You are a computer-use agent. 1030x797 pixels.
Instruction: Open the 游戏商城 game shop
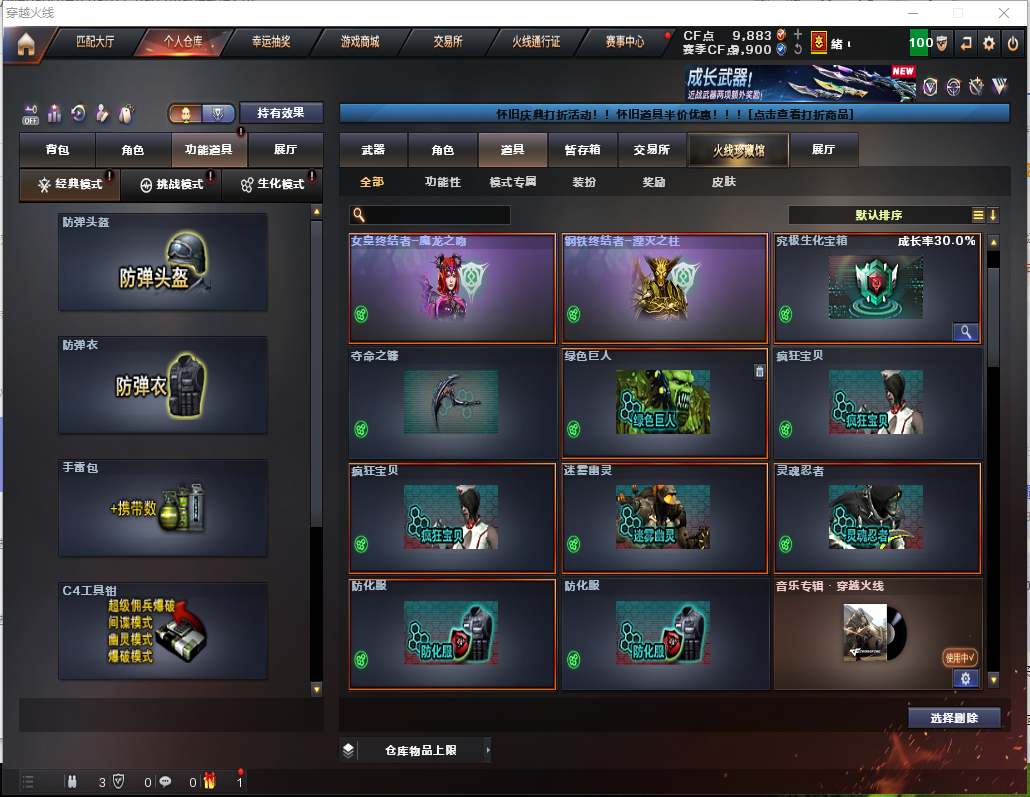pos(360,42)
